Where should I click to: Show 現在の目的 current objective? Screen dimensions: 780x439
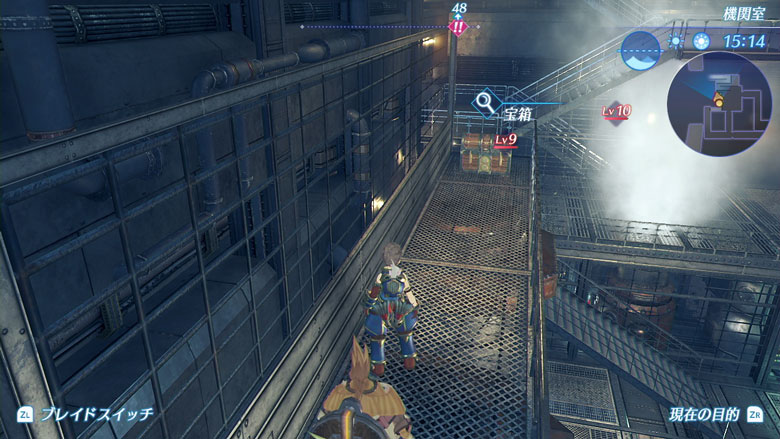click(x=714, y=414)
